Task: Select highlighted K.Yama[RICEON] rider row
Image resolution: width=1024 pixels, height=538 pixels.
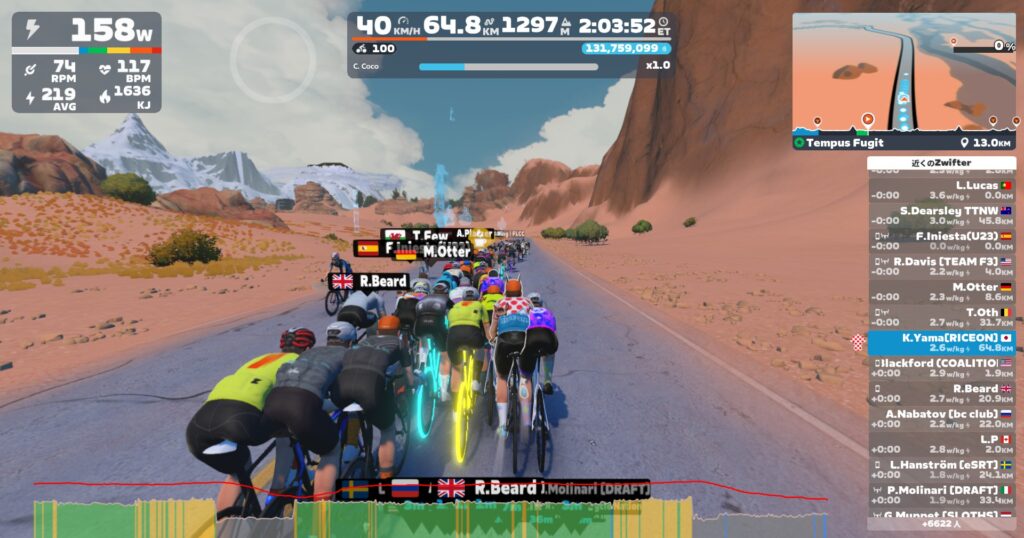Action: [941, 343]
